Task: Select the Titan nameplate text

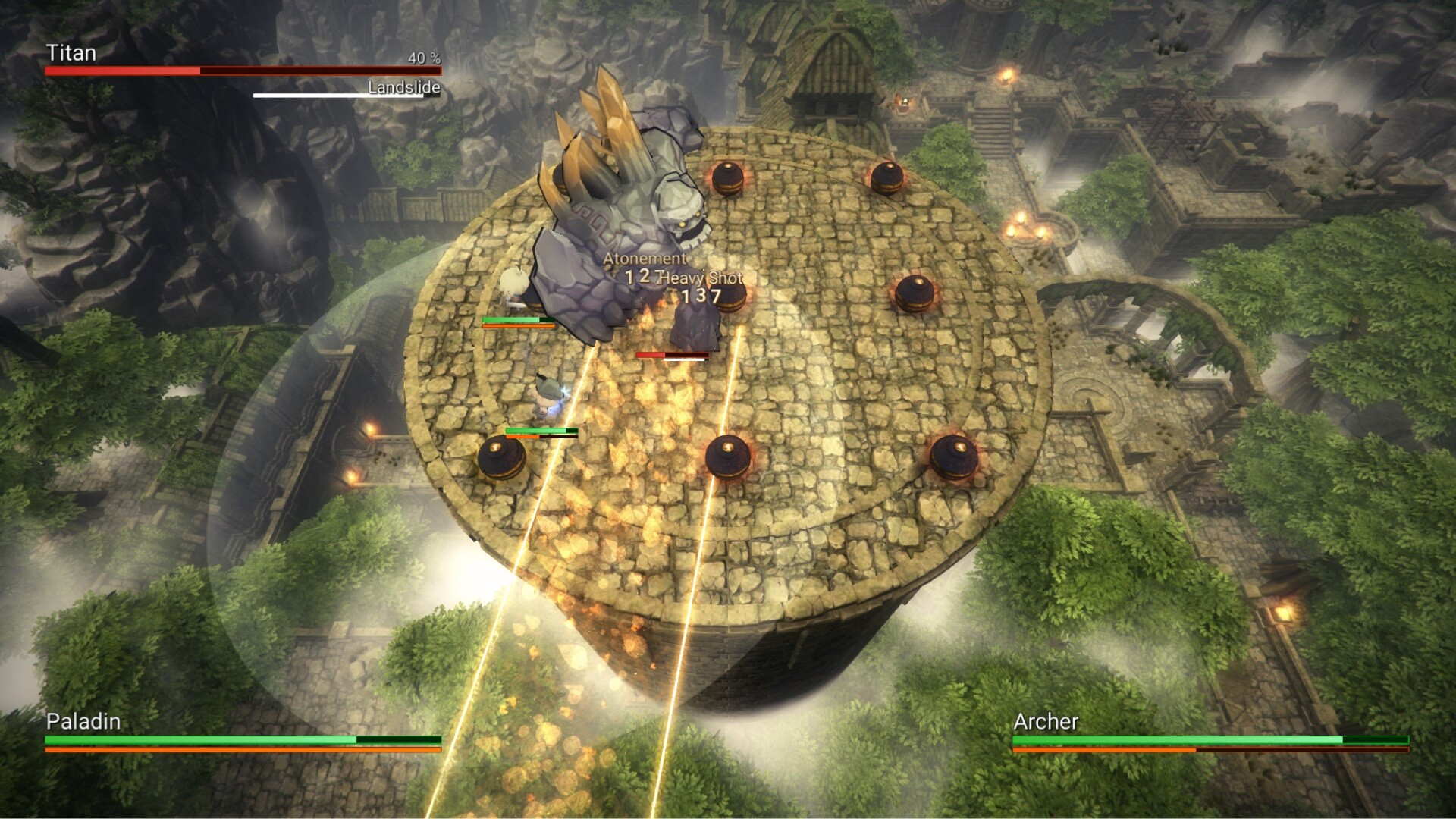Action: pos(72,53)
